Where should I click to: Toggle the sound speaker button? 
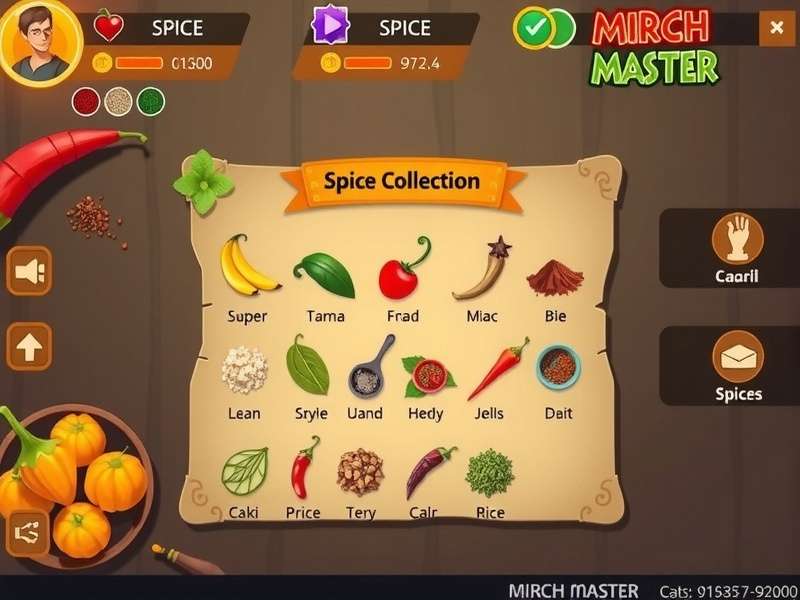point(30,271)
